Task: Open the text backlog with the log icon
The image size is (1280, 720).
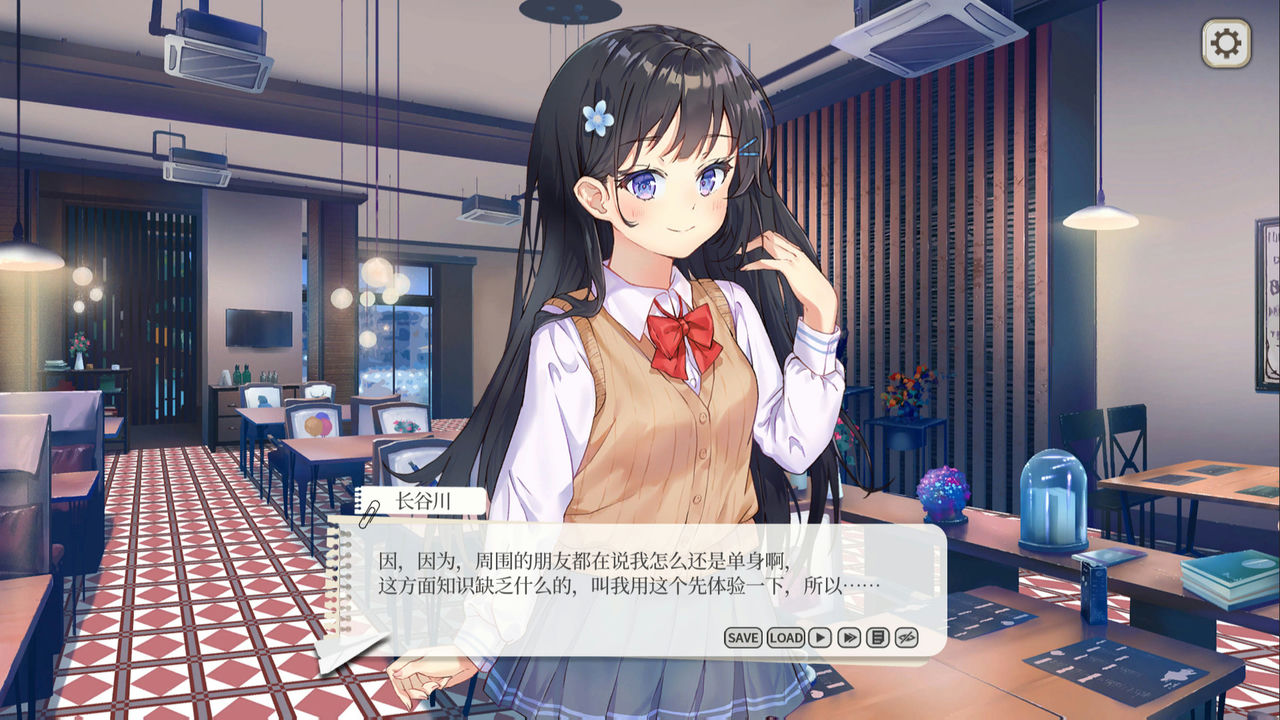Action: (x=877, y=636)
